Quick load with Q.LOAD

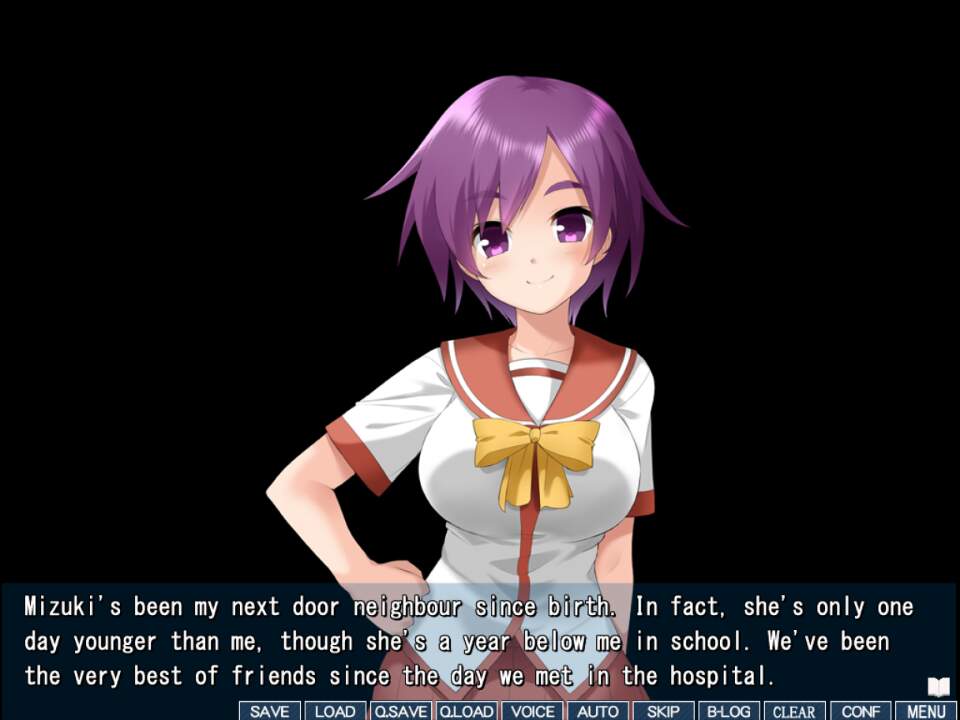pyautogui.click(x=466, y=711)
